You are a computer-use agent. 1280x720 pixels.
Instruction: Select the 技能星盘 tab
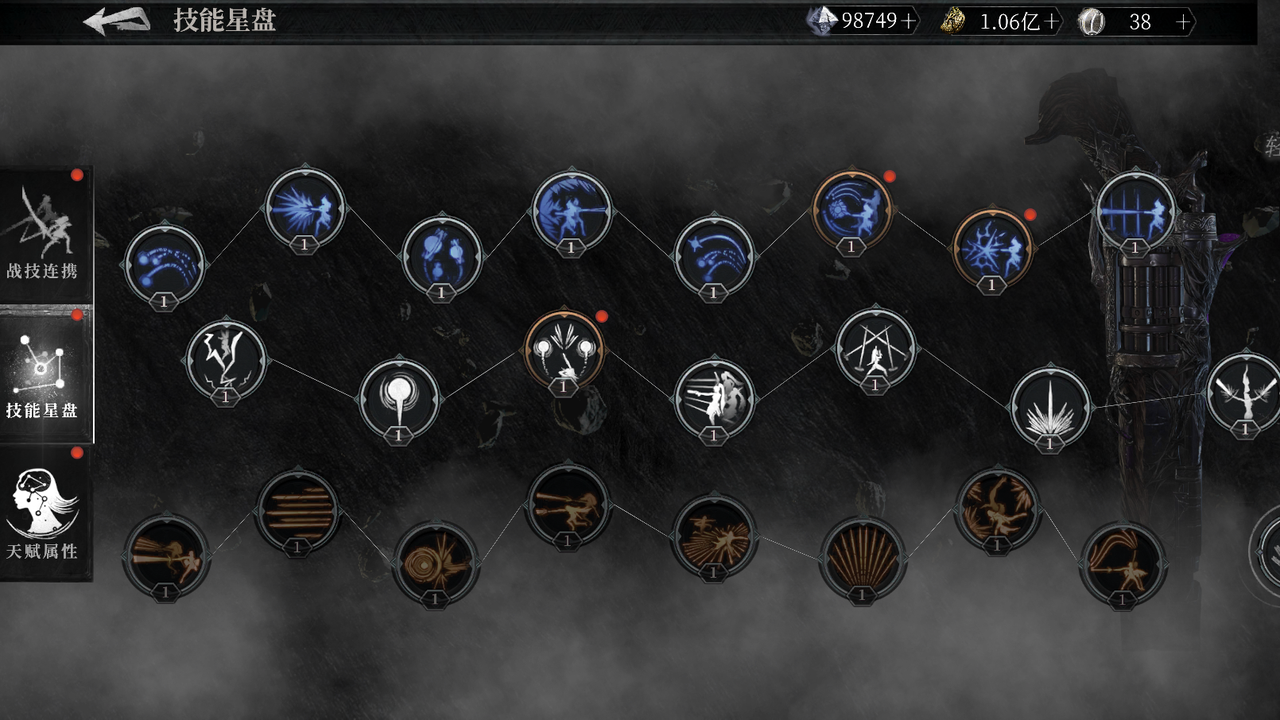(x=45, y=375)
